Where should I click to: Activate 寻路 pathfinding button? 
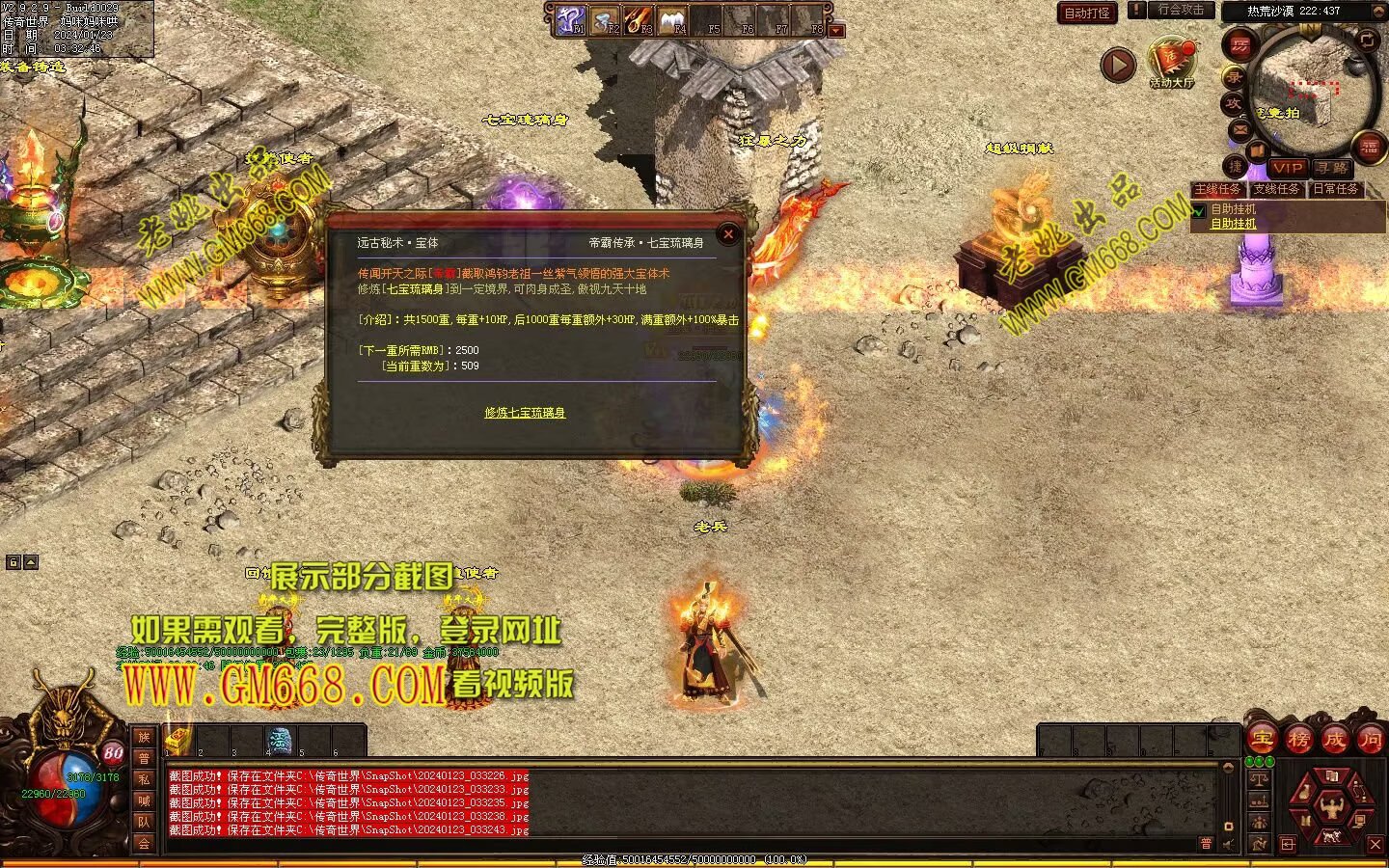tap(1330, 168)
